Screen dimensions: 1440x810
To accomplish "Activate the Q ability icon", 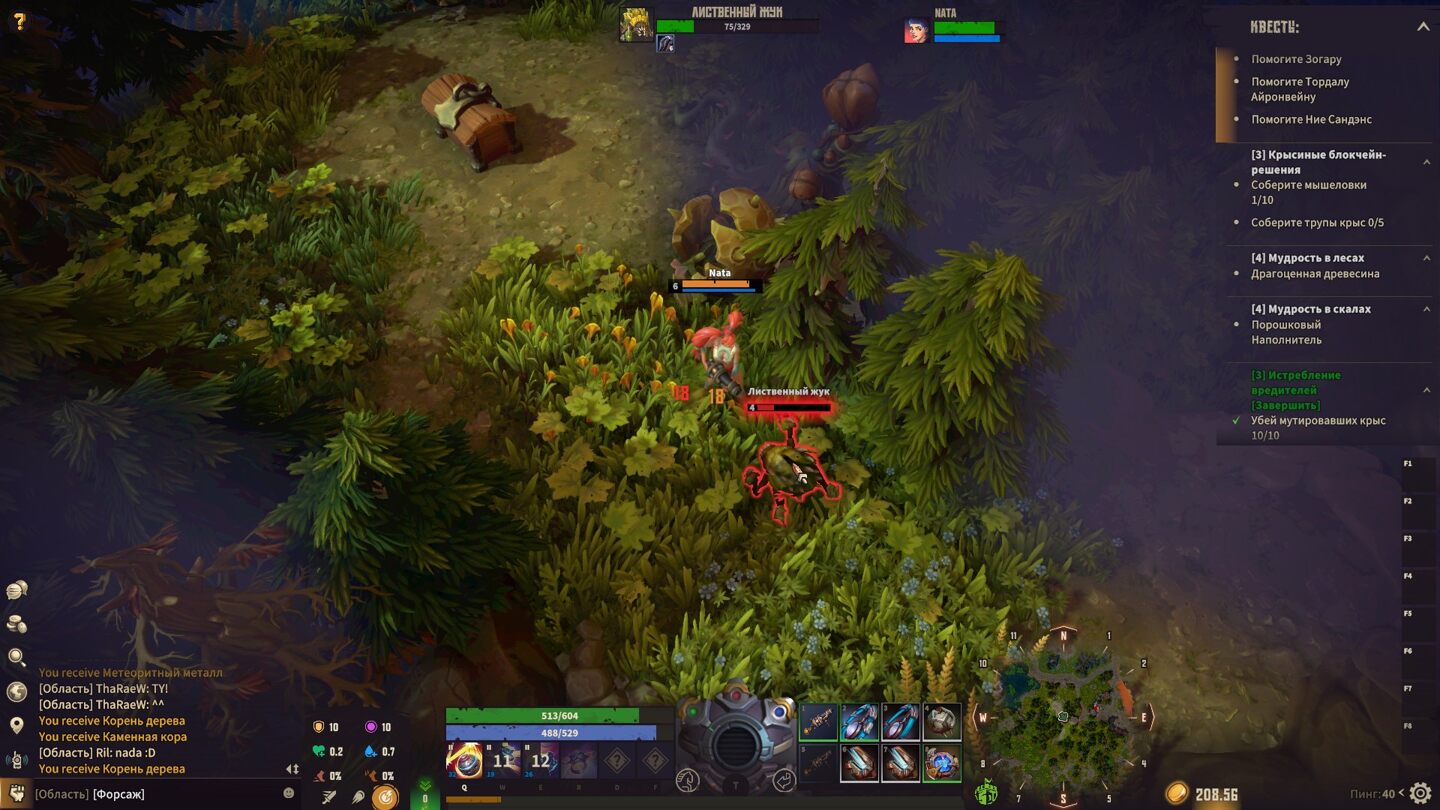I will (x=464, y=761).
